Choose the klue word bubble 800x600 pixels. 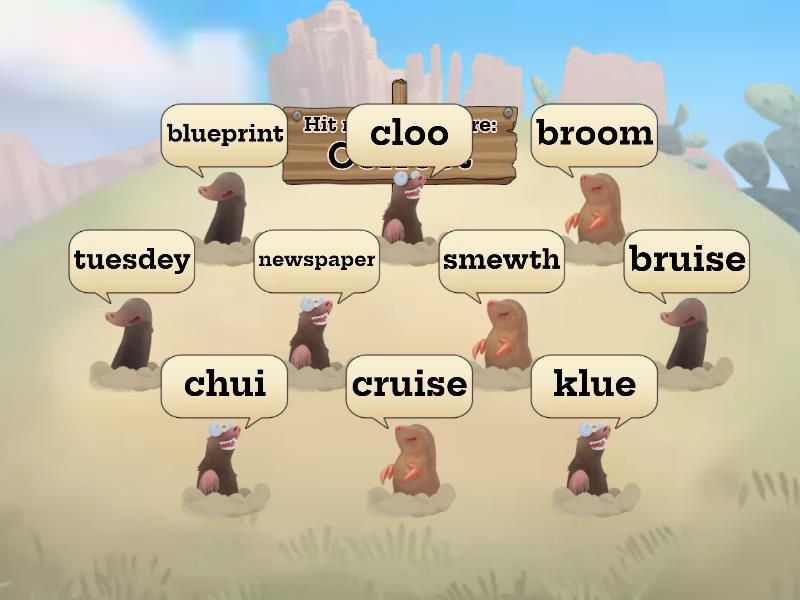(x=594, y=384)
